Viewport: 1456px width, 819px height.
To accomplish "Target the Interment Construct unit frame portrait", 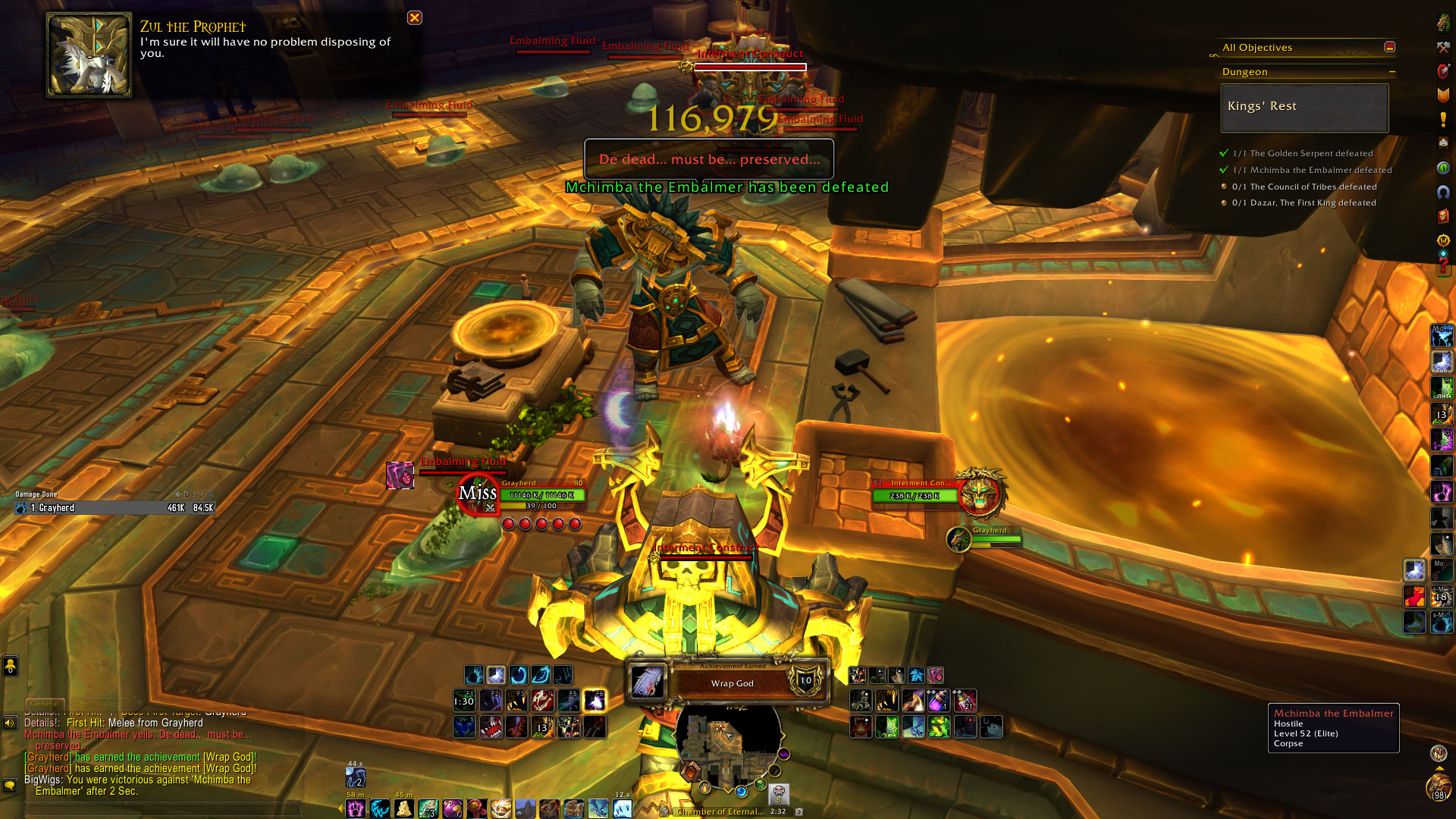I will coord(980,494).
